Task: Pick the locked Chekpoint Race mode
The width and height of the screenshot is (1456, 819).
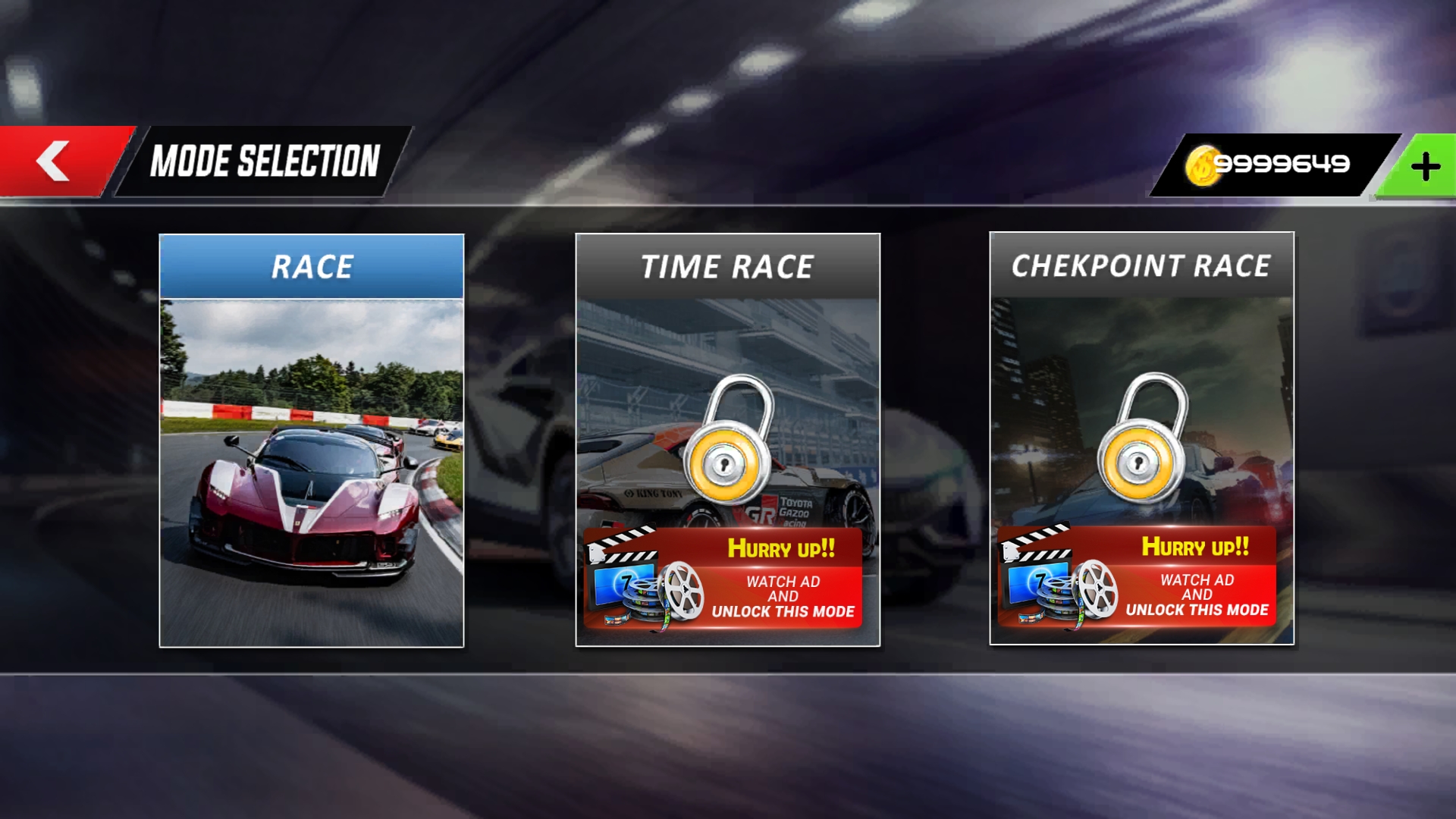Action: point(1141,409)
